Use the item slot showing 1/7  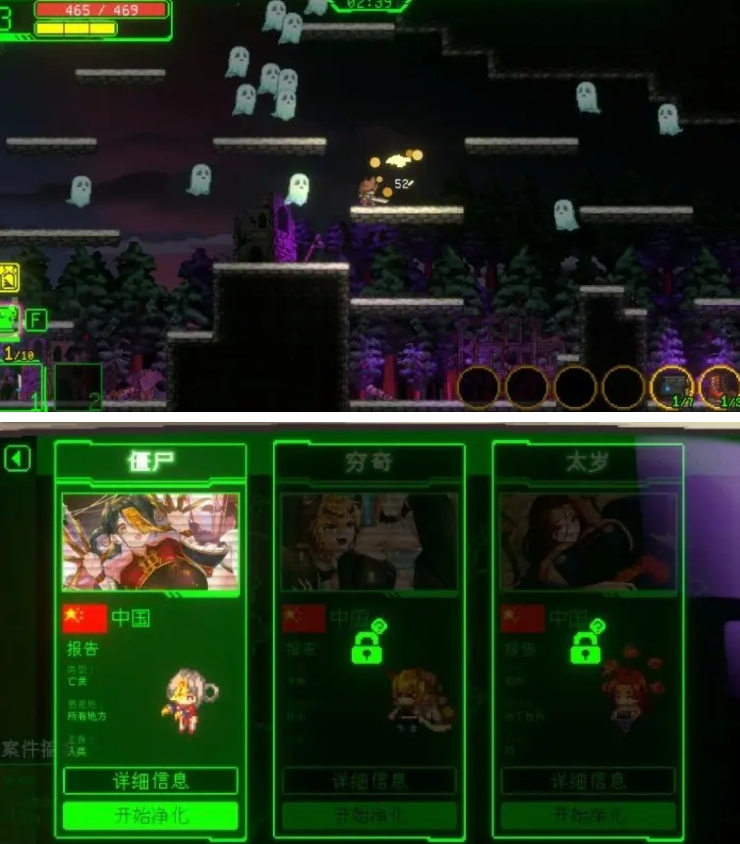pos(672,387)
